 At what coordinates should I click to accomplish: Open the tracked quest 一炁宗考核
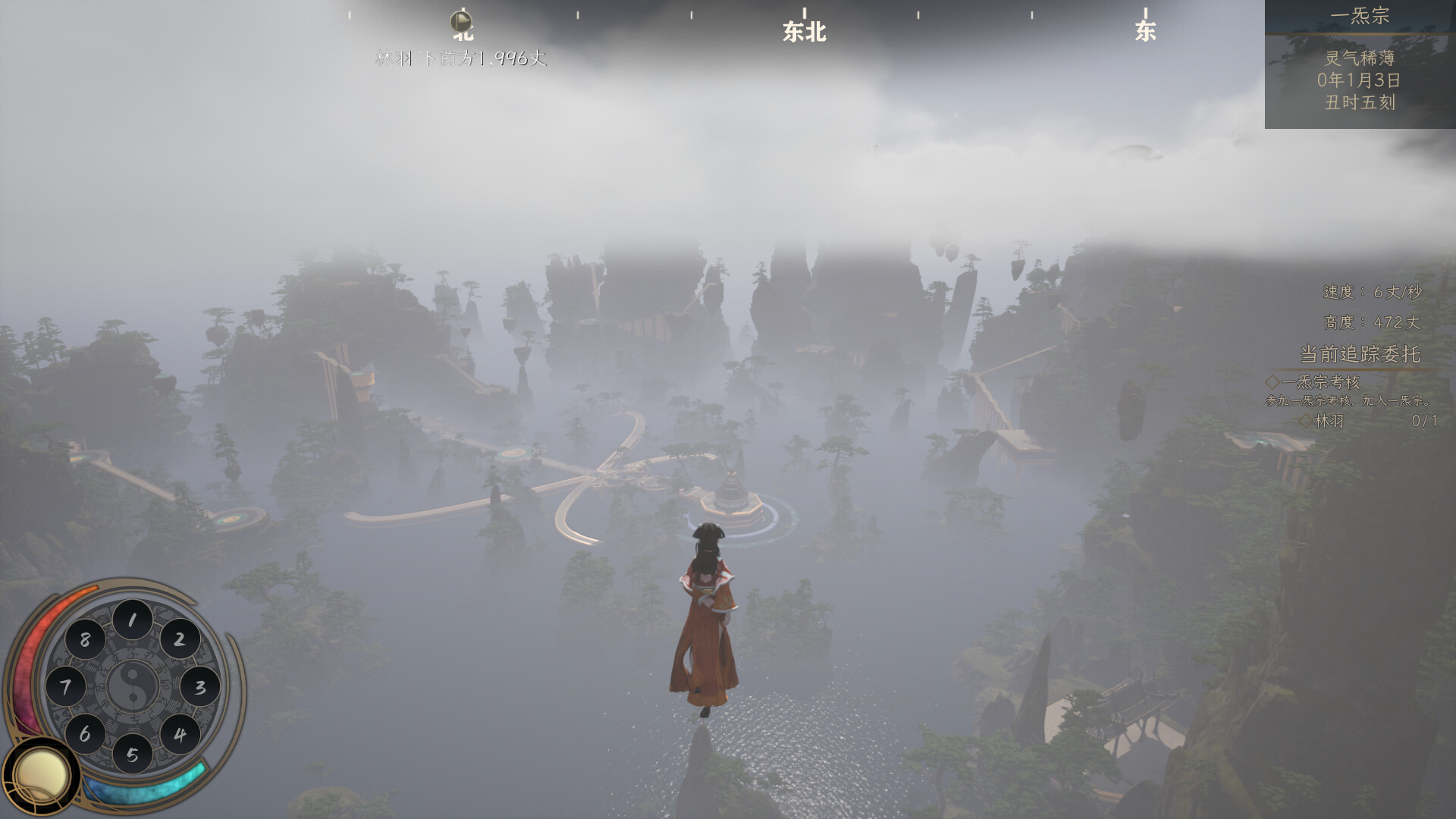[x=1320, y=382]
